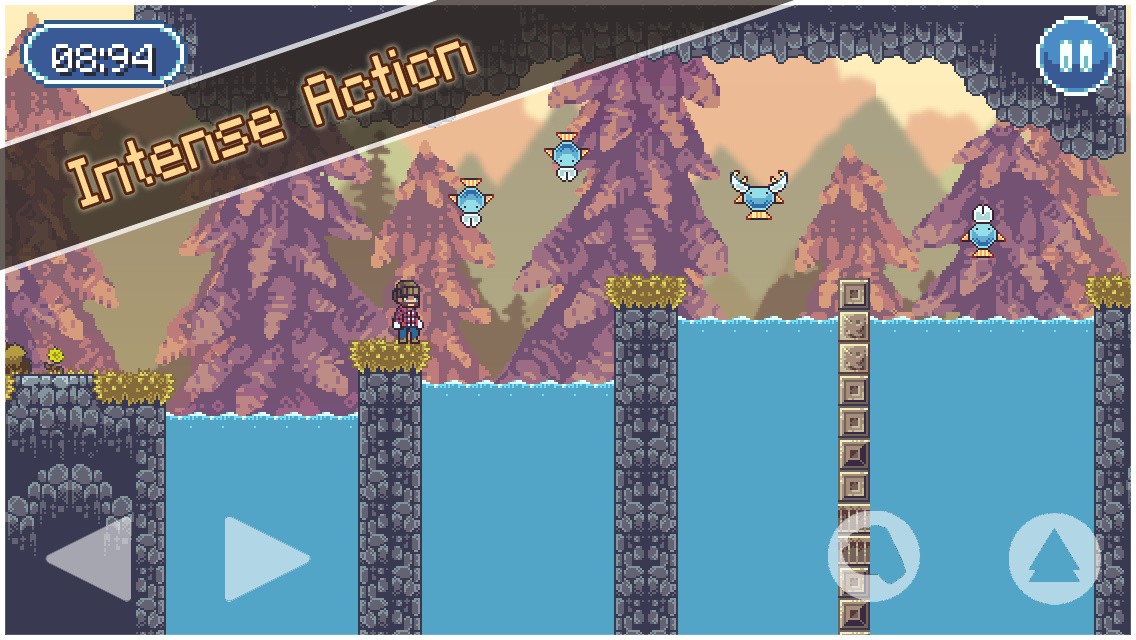Tap the axe action button
Viewport: 1136px width, 640px height.
pos(873,556)
